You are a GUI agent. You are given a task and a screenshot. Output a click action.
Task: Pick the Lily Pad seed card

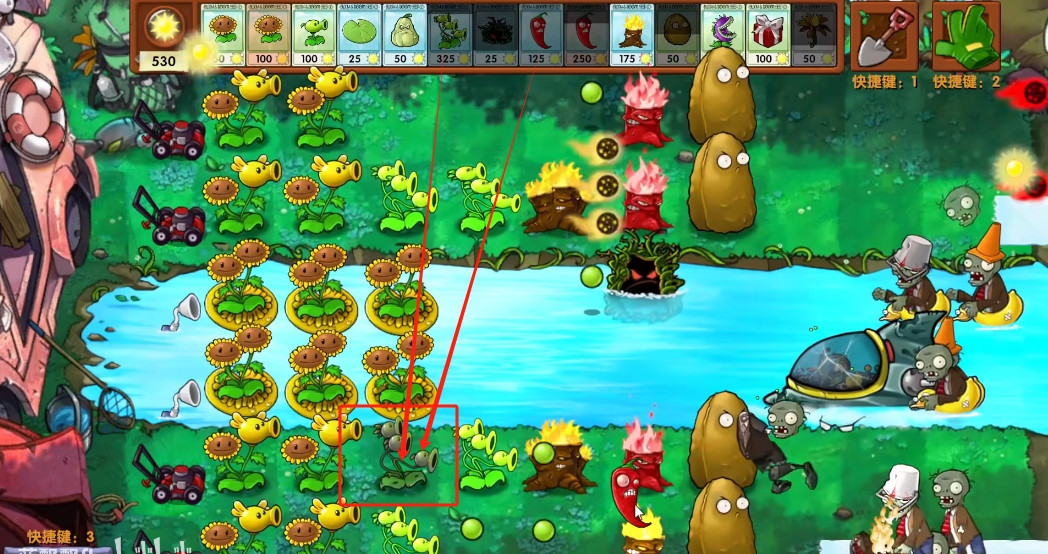pyautogui.click(x=359, y=36)
